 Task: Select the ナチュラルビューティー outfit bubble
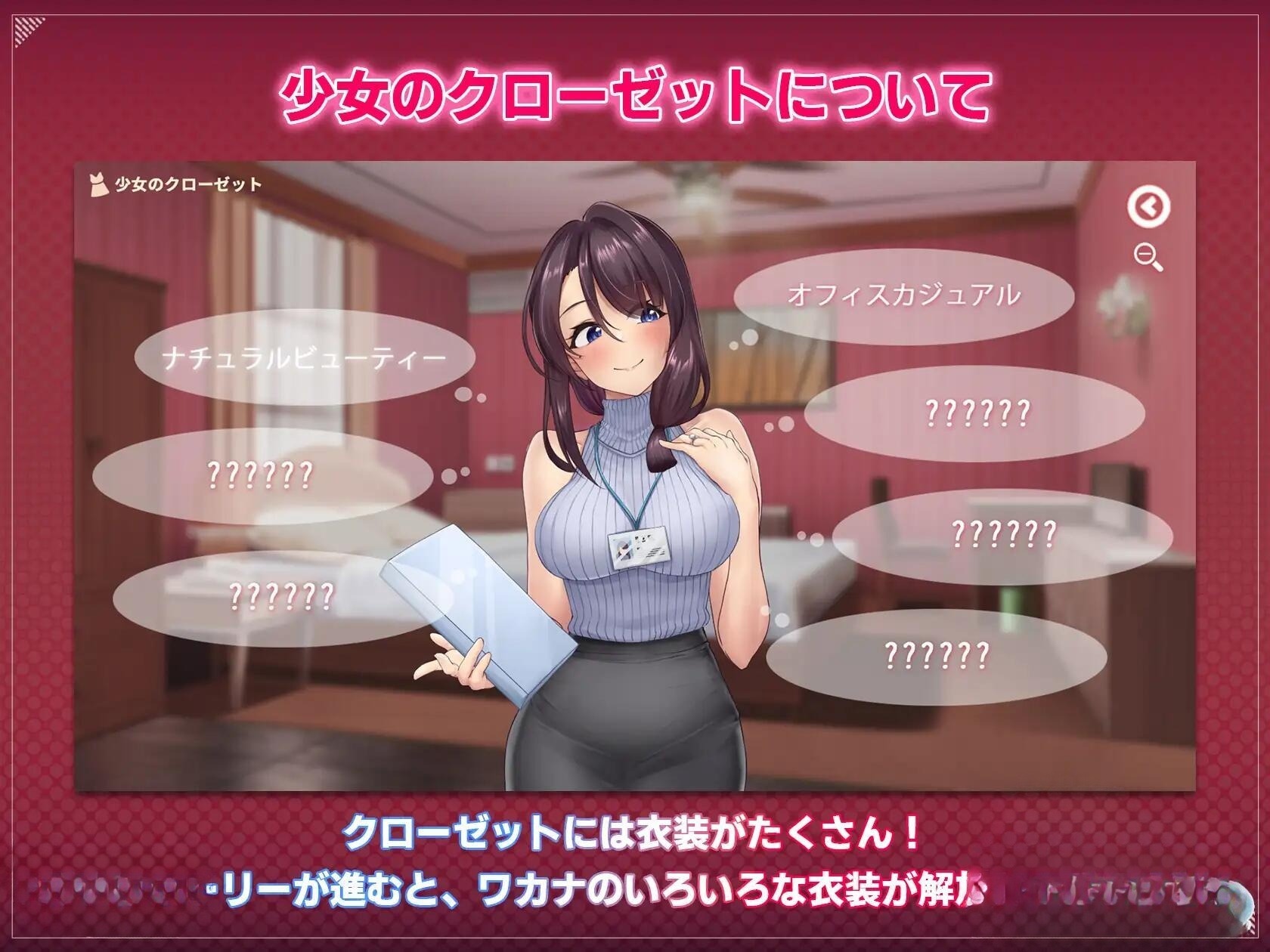click(304, 358)
